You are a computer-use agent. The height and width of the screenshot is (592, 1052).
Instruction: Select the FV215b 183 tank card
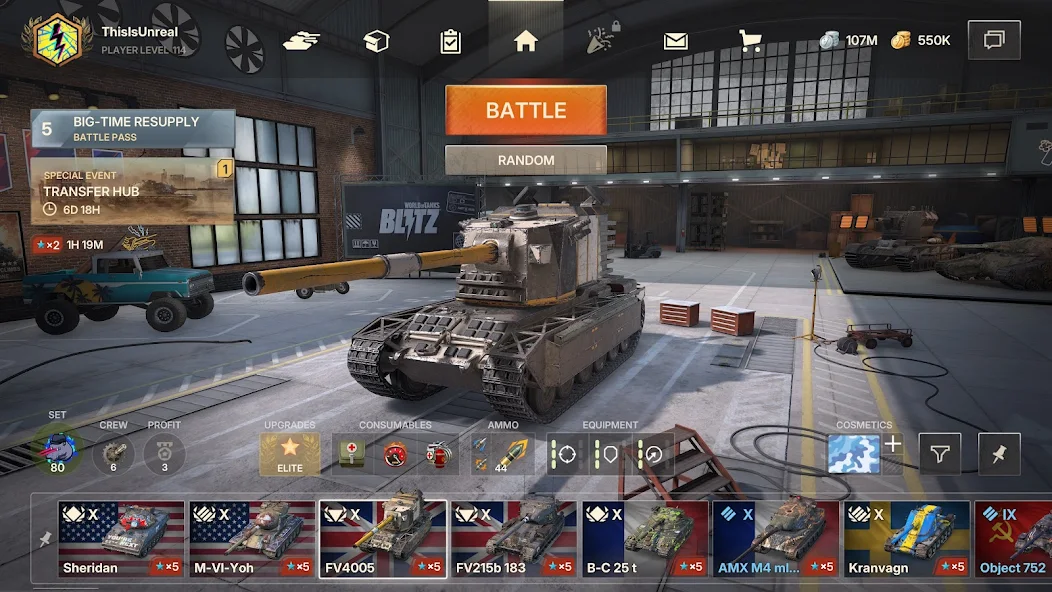513,538
